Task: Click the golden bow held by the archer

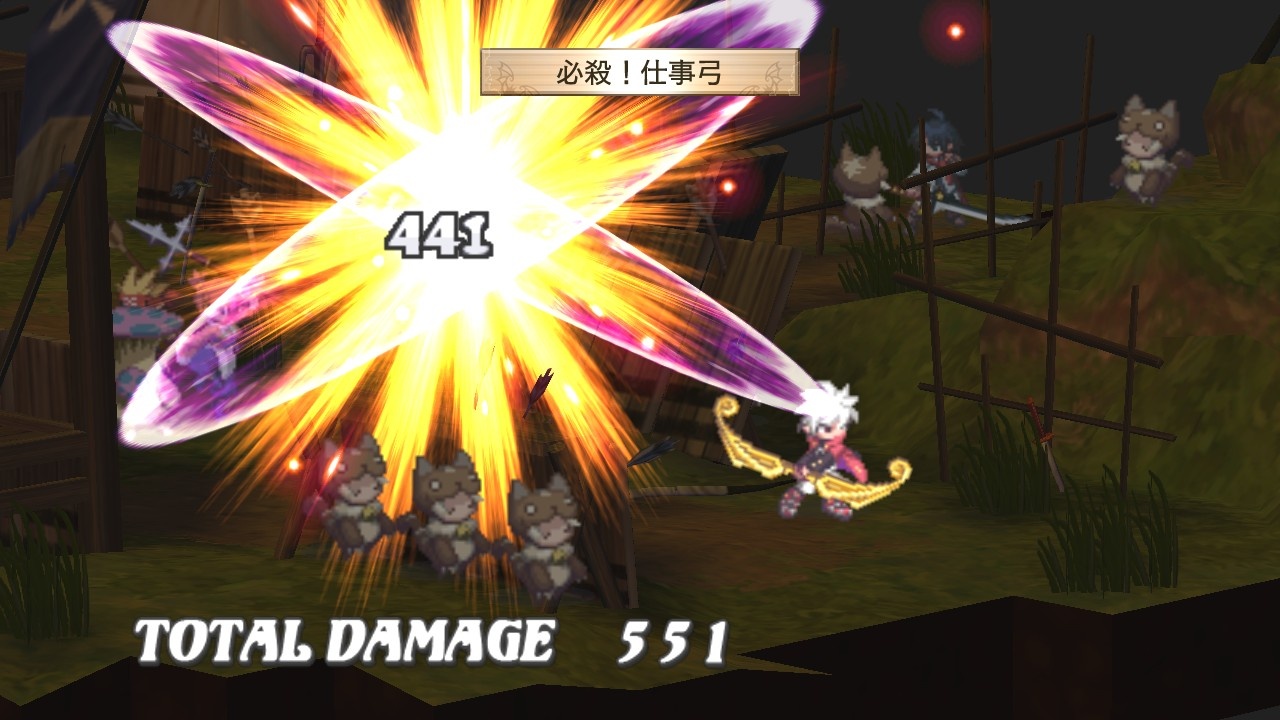Action: coord(800,470)
